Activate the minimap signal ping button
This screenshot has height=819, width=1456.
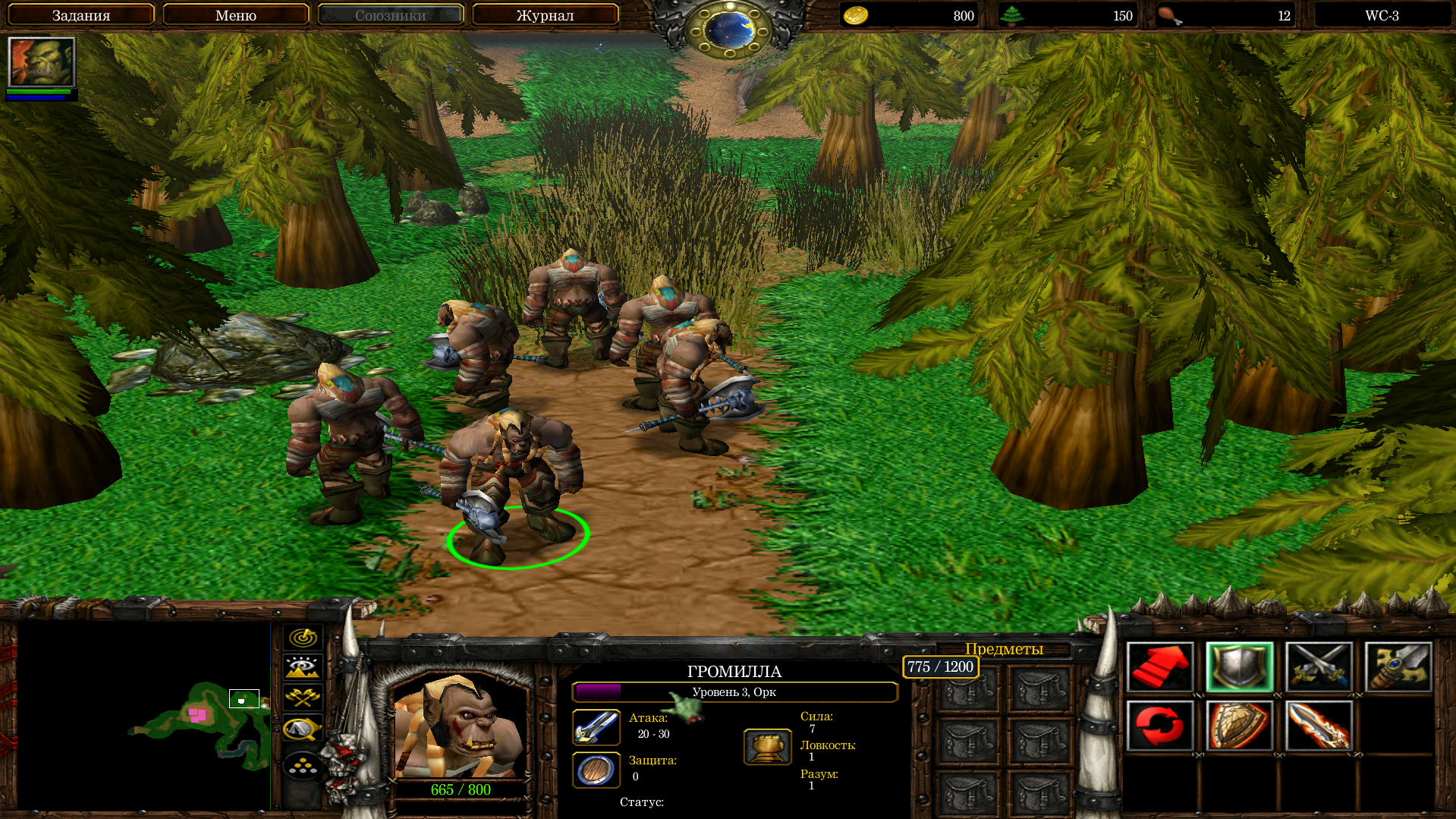point(303,638)
